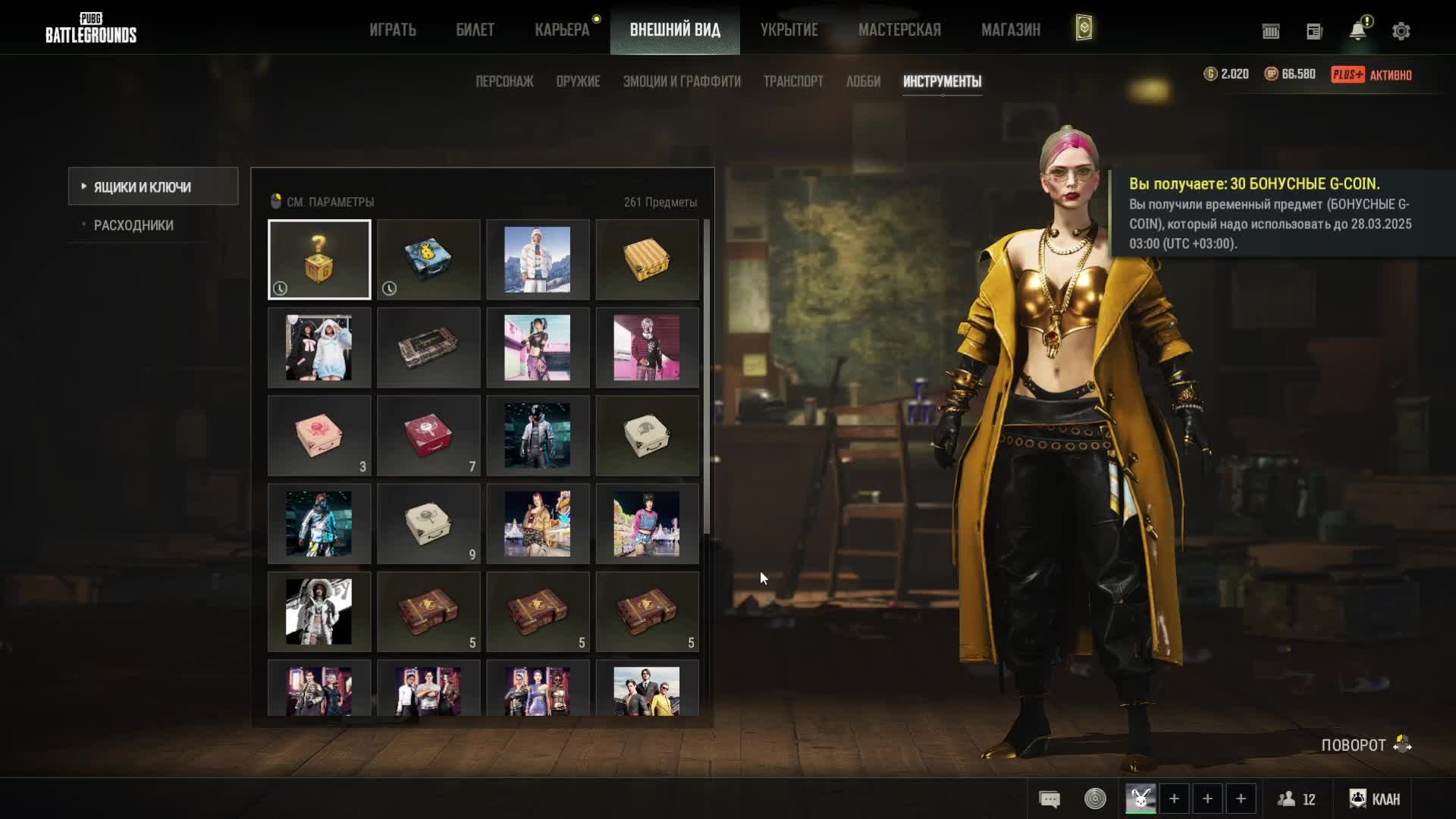The image size is (1456, 819).
Task: Open the settings gear icon
Action: [x=1401, y=31]
